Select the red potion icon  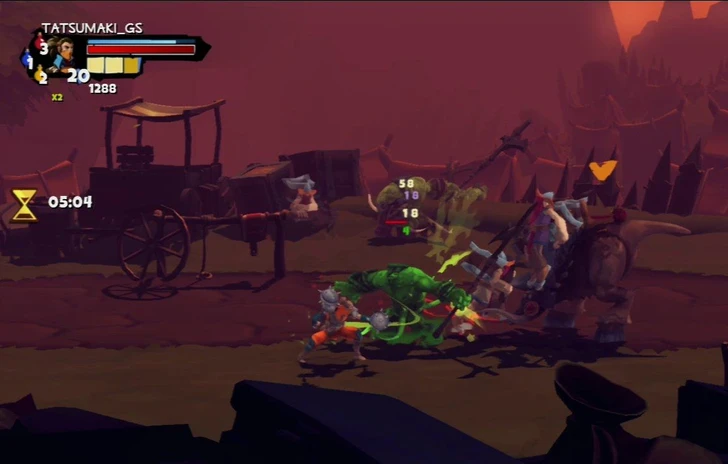pos(39,43)
